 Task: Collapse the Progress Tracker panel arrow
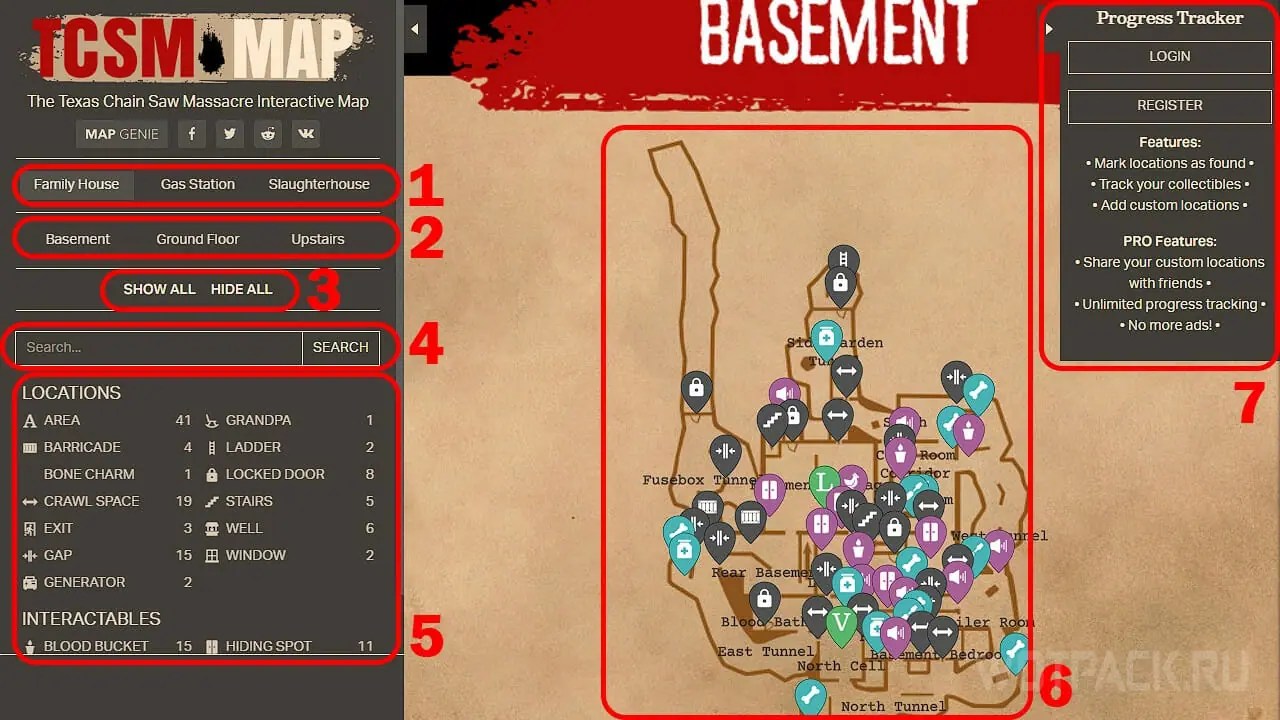pos(1049,28)
